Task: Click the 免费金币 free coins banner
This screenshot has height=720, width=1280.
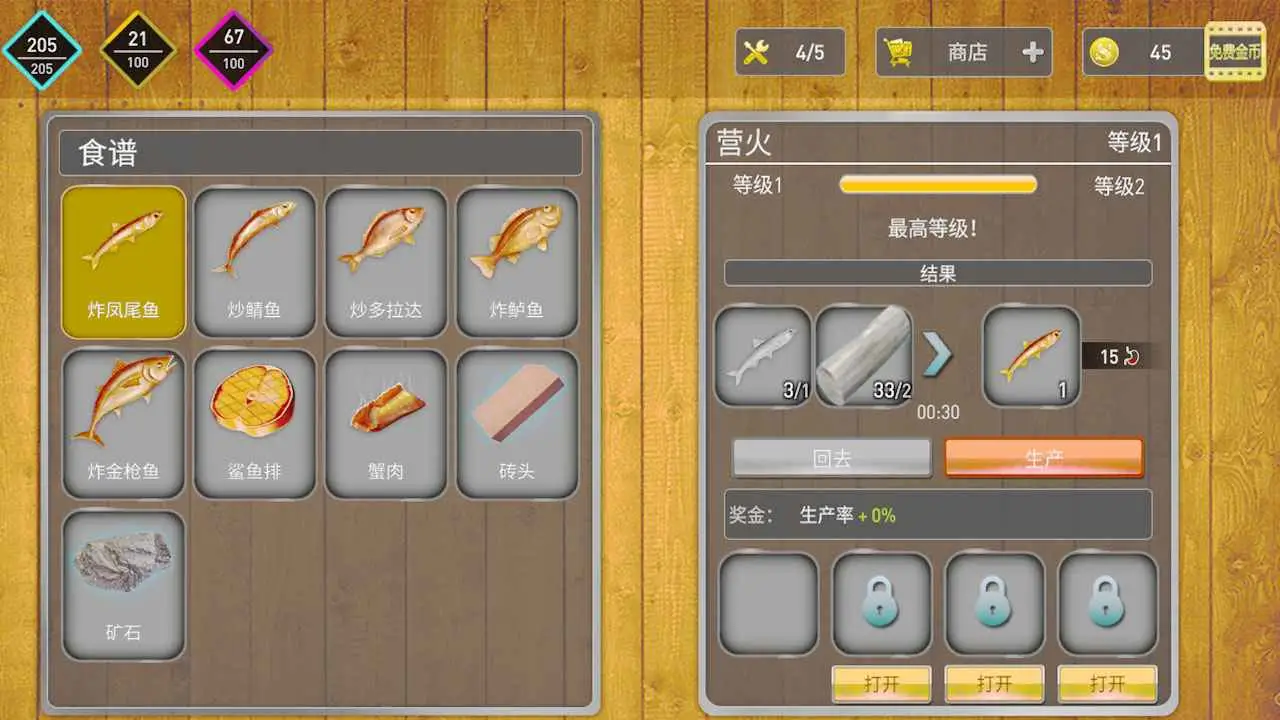Action: 1235,53
